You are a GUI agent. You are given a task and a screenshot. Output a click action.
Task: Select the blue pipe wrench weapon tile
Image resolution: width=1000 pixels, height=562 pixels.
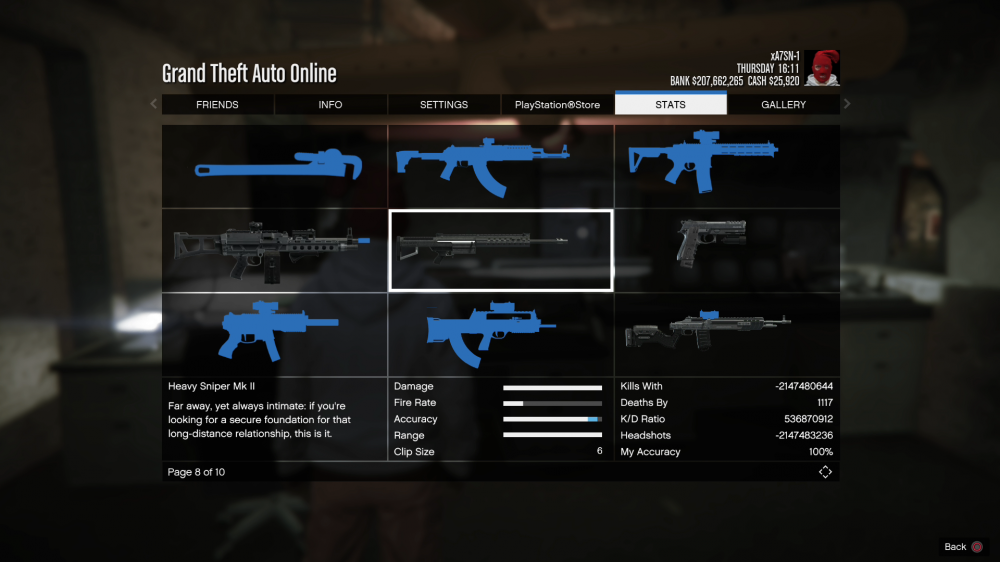coord(275,166)
